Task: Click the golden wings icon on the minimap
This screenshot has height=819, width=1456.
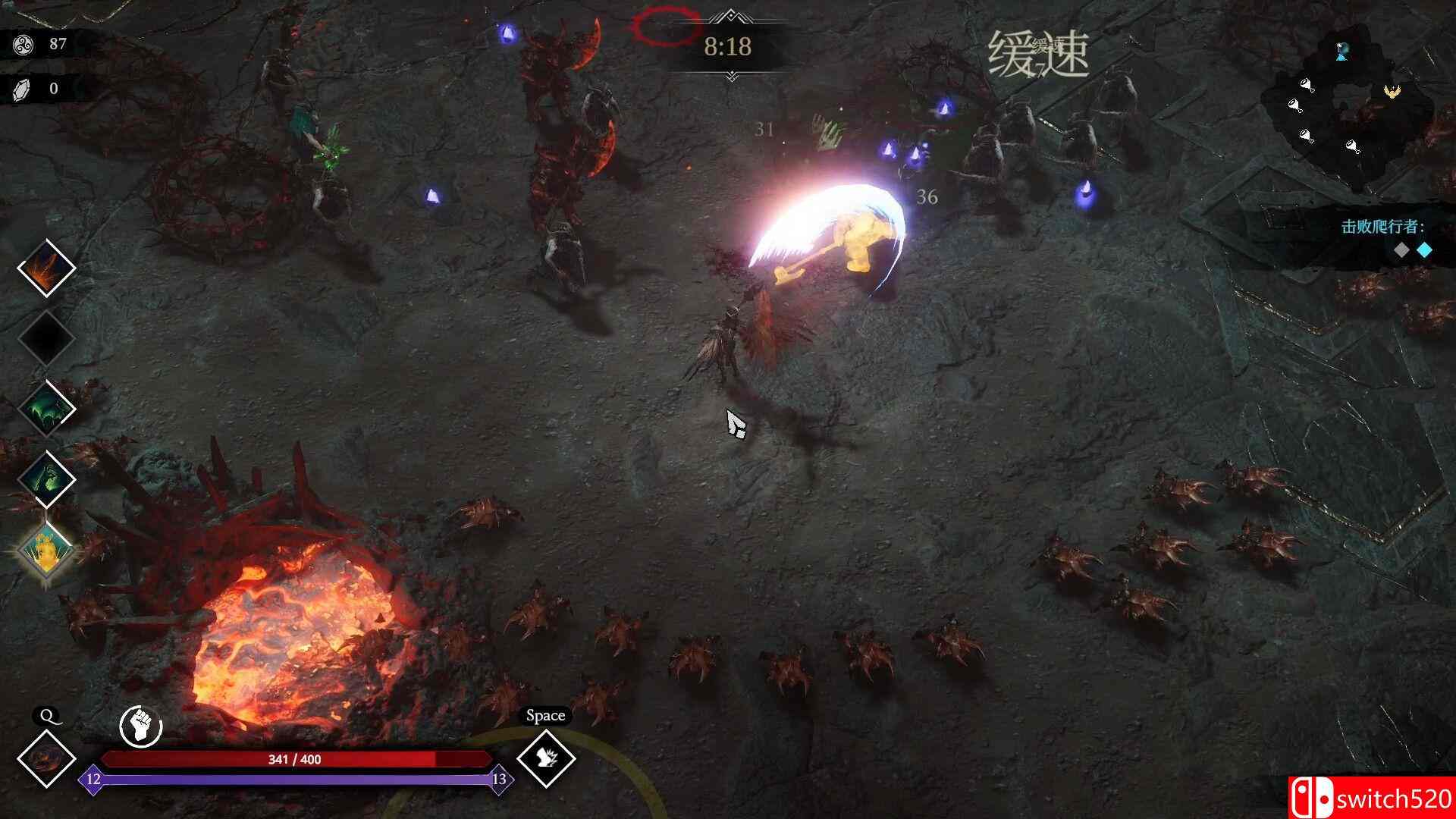Action: (x=1393, y=91)
